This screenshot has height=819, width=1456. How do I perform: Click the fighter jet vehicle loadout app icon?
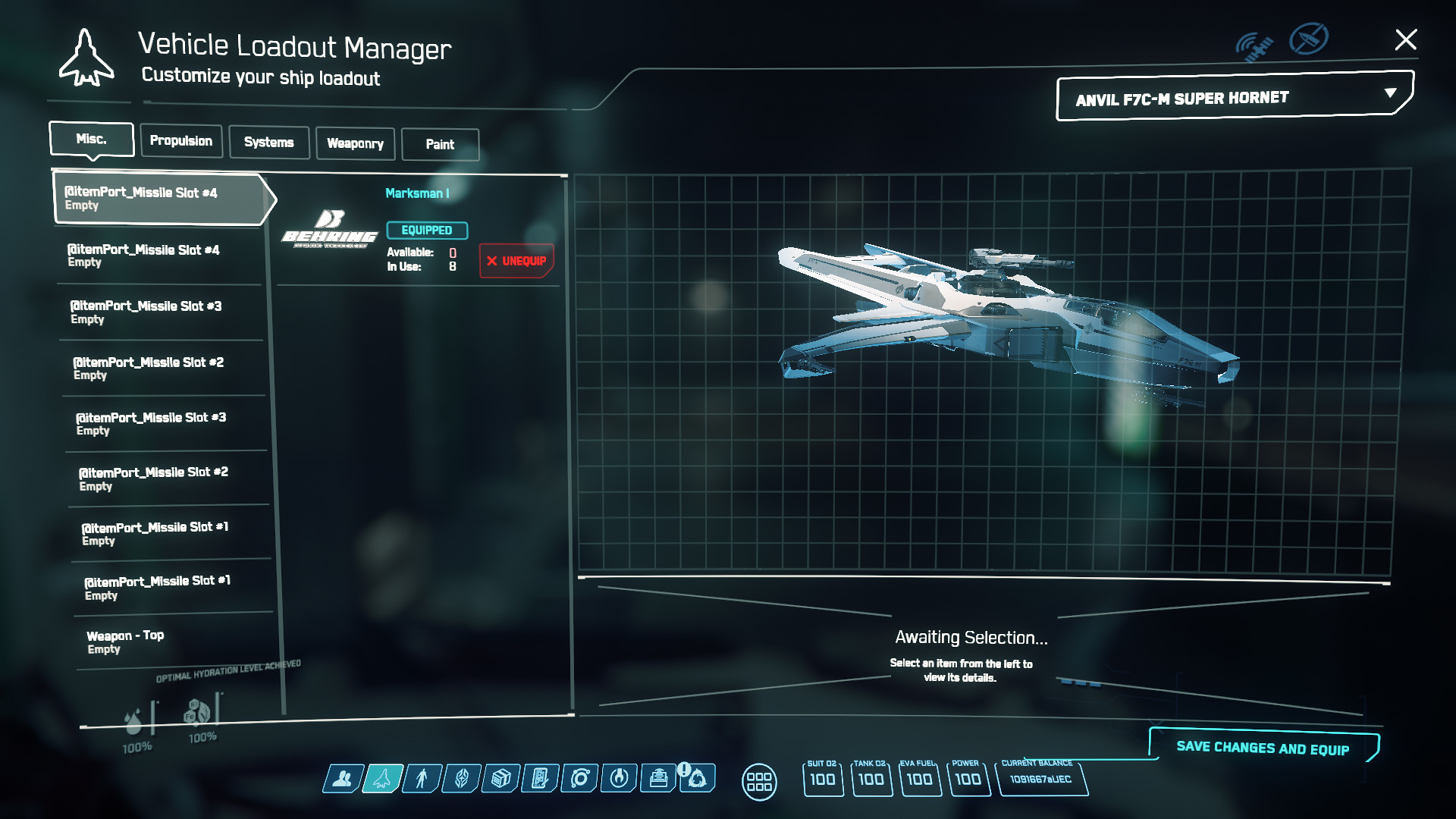(382, 778)
